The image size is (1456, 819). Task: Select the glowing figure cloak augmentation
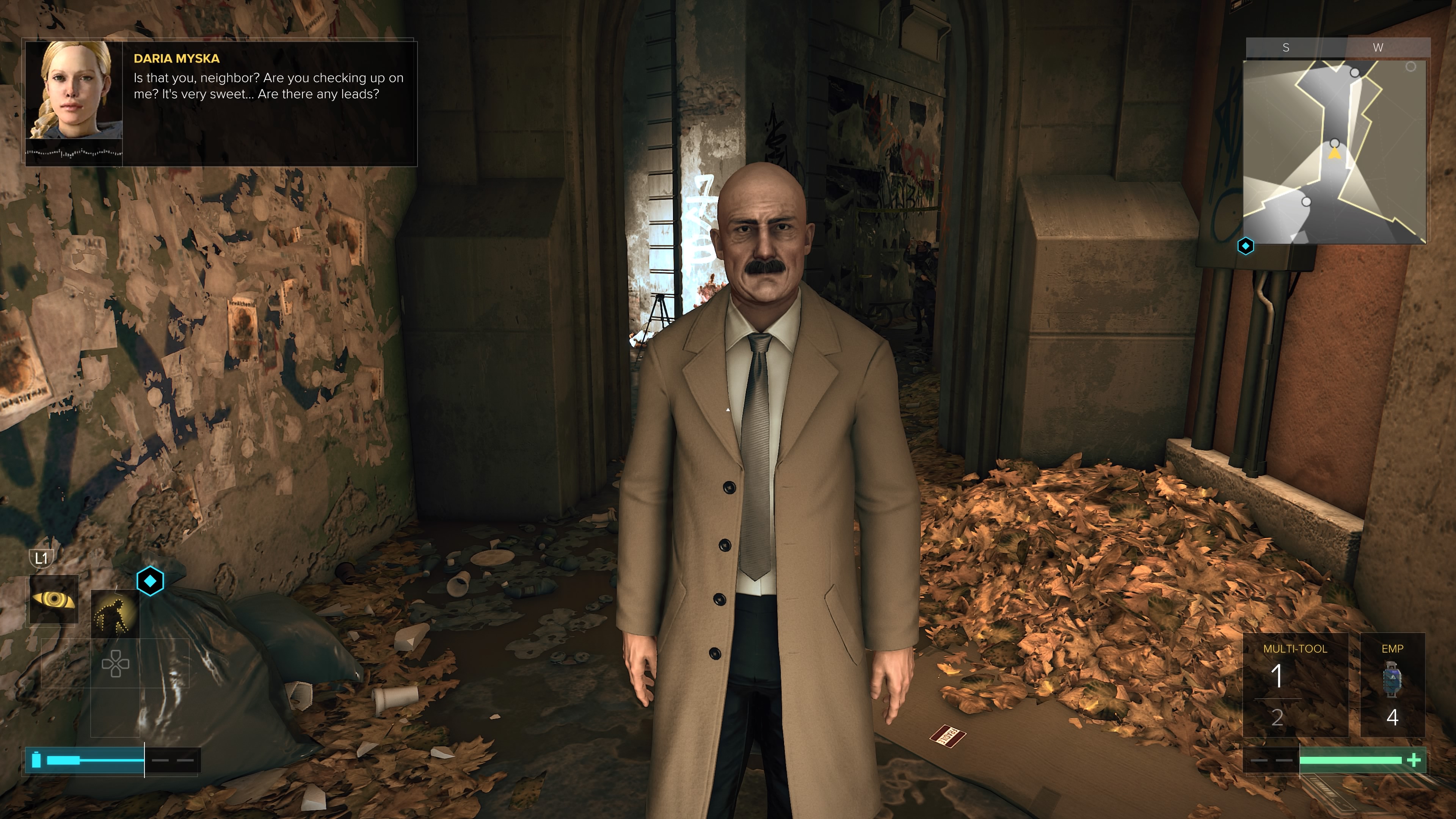(x=115, y=614)
